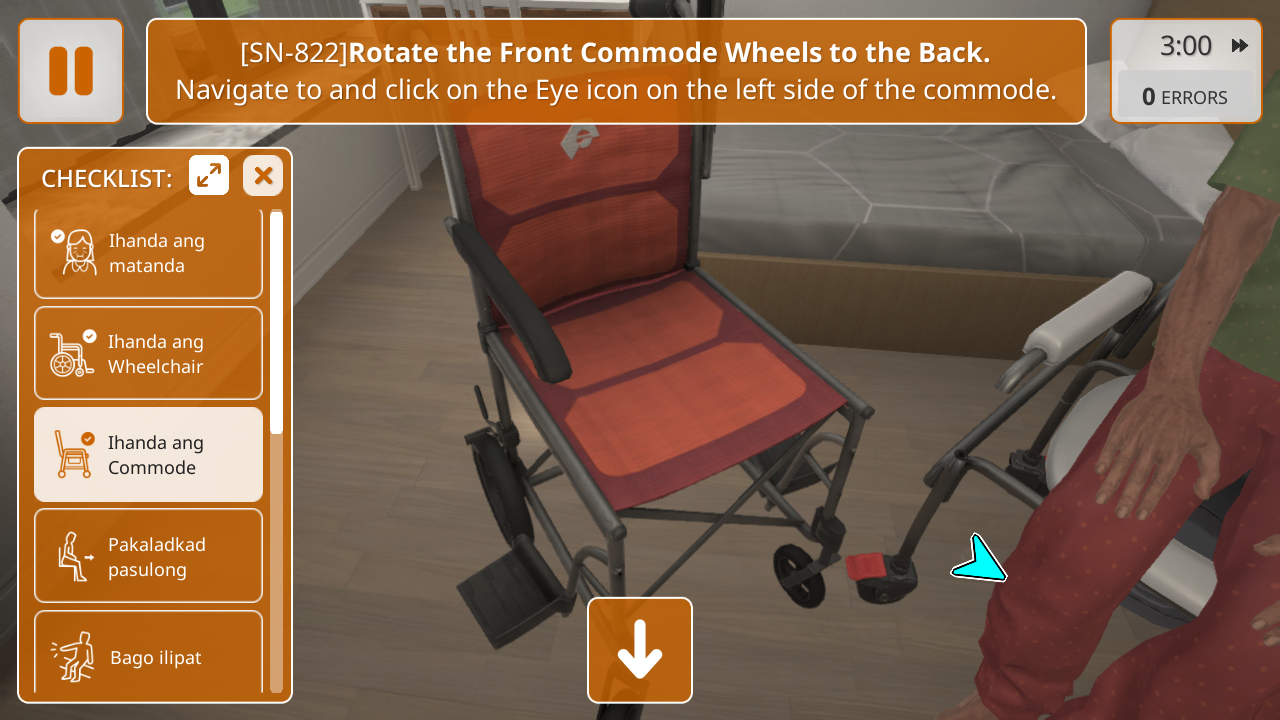The image size is (1280, 720).
Task: Click the checklist scrollbar
Action: [277, 450]
